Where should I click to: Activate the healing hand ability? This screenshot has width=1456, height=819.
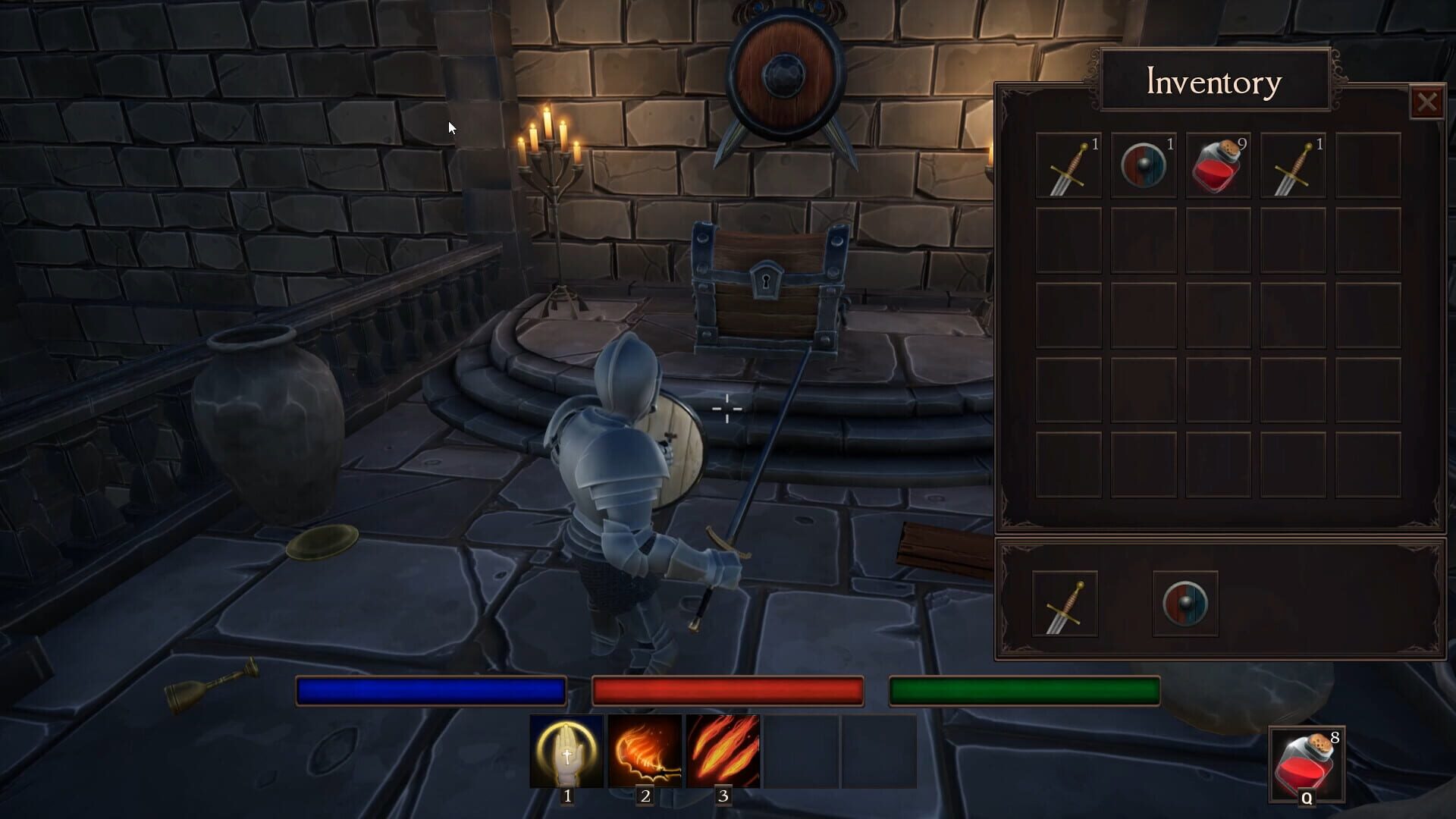coord(567,752)
